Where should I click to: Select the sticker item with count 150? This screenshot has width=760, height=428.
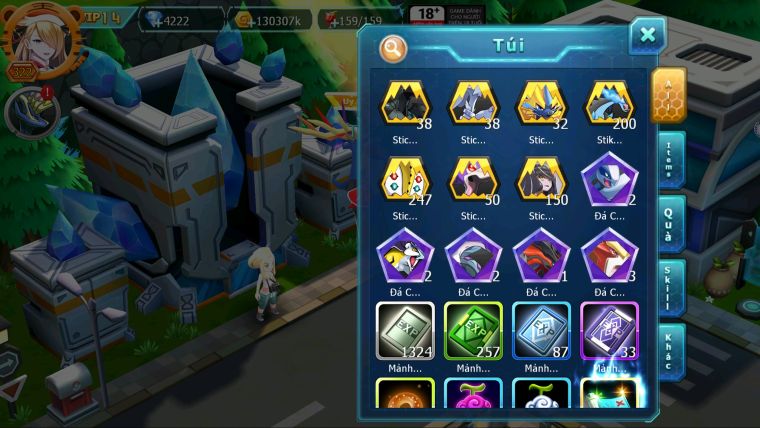tap(541, 180)
